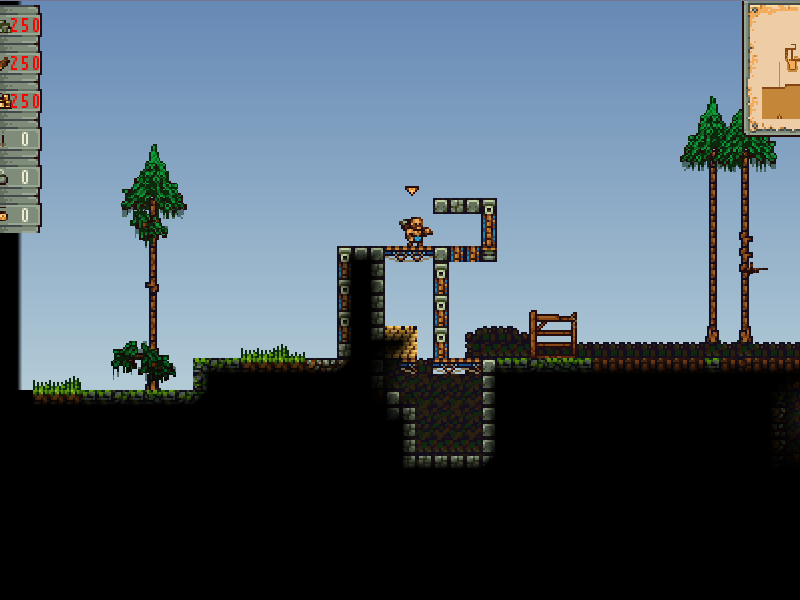Screen dimensions: 800x600
Task: Select the wood log resource slot
Action: tap(20, 63)
